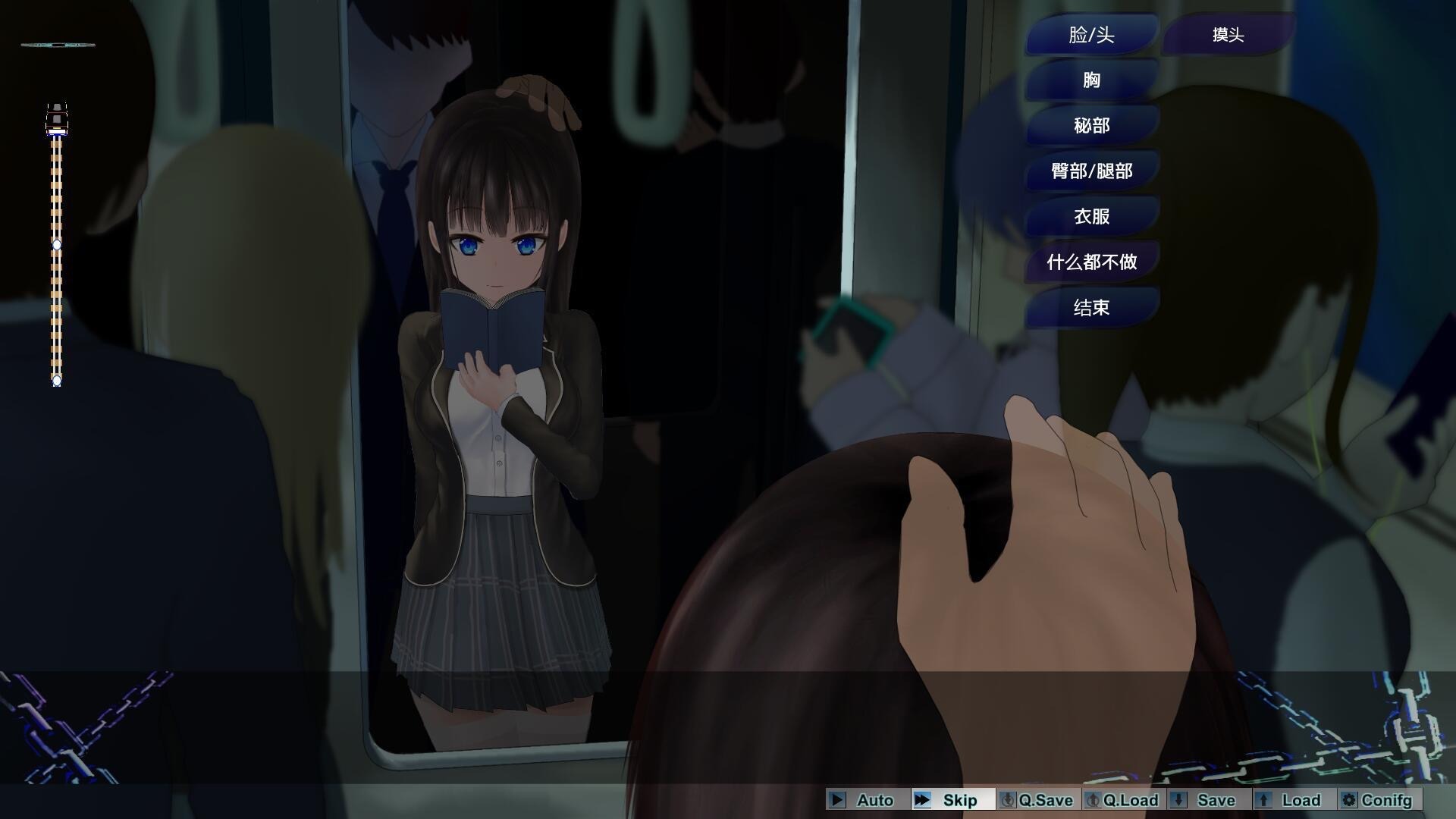Expand the 脸/头 action submenu
The height and width of the screenshot is (819, 1456).
[1090, 34]
